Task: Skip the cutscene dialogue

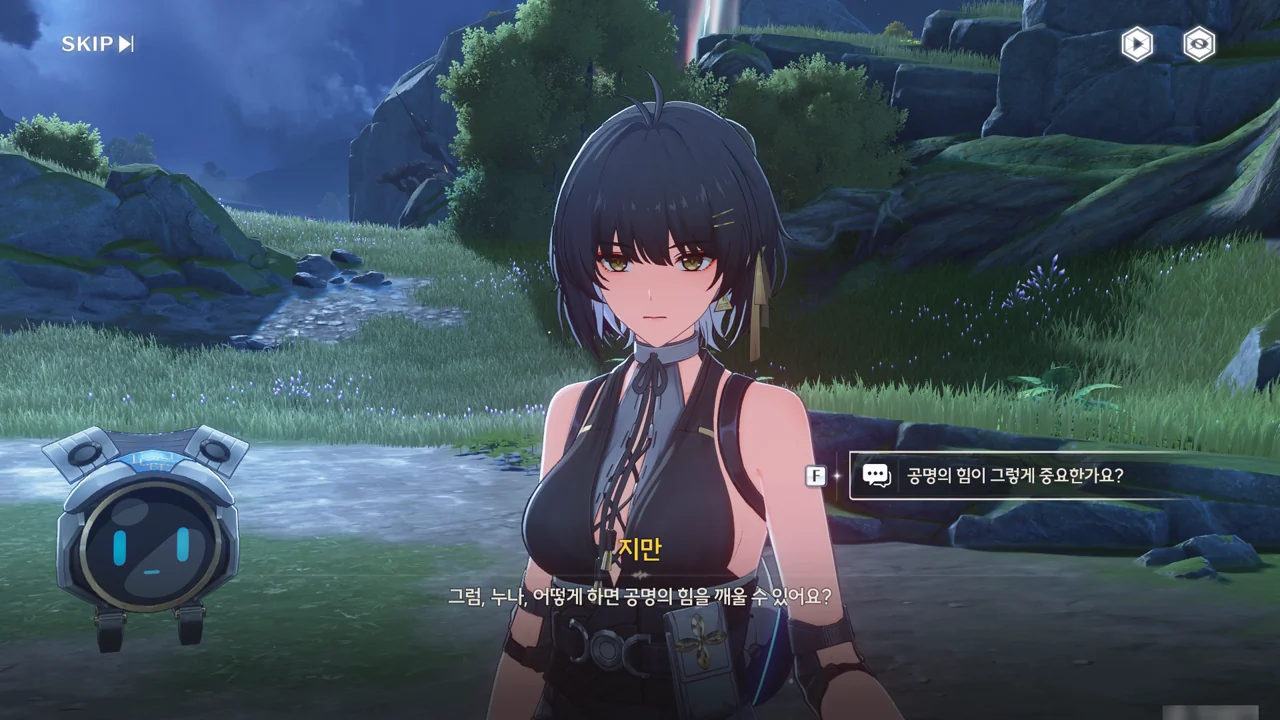Action: [x=97, y=44]
